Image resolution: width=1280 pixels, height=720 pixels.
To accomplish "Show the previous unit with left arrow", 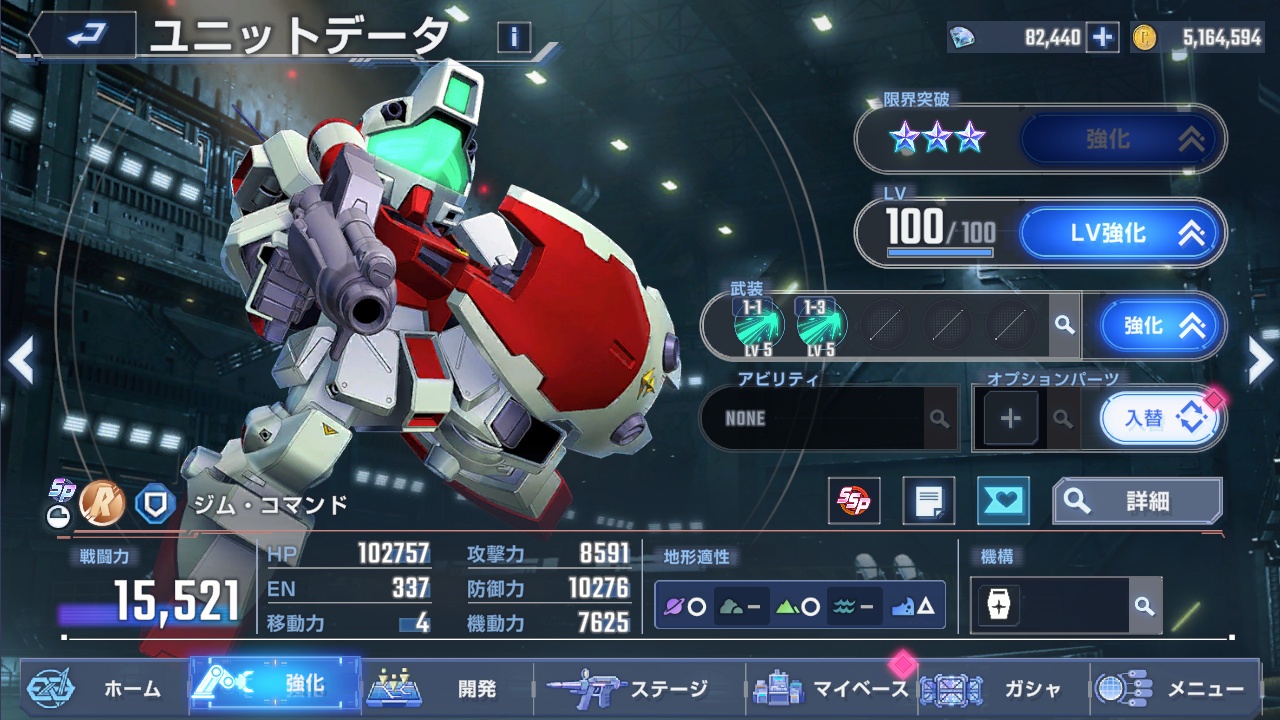I will tap(20, 361).
